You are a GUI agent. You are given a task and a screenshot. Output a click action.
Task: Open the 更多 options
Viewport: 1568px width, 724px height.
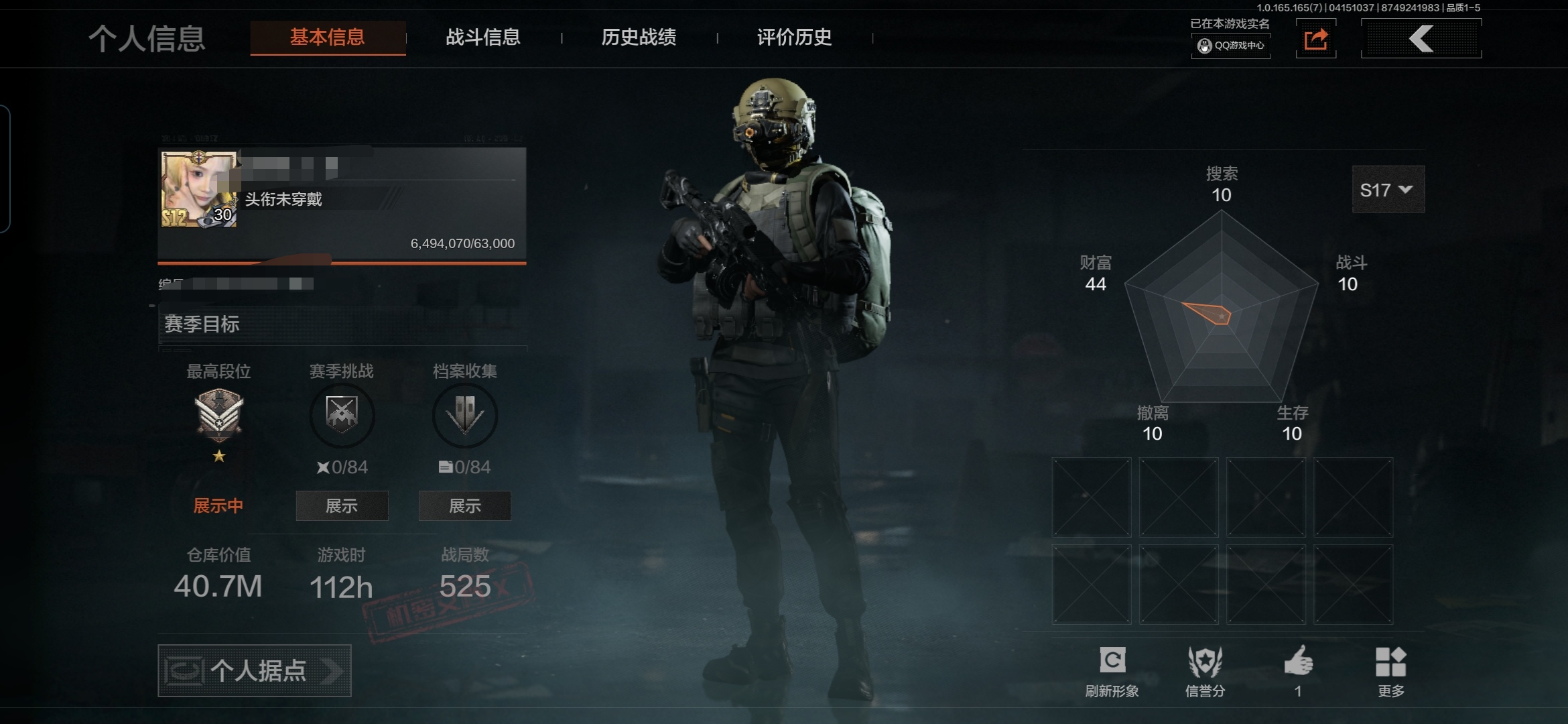[x=1390, y=670]
